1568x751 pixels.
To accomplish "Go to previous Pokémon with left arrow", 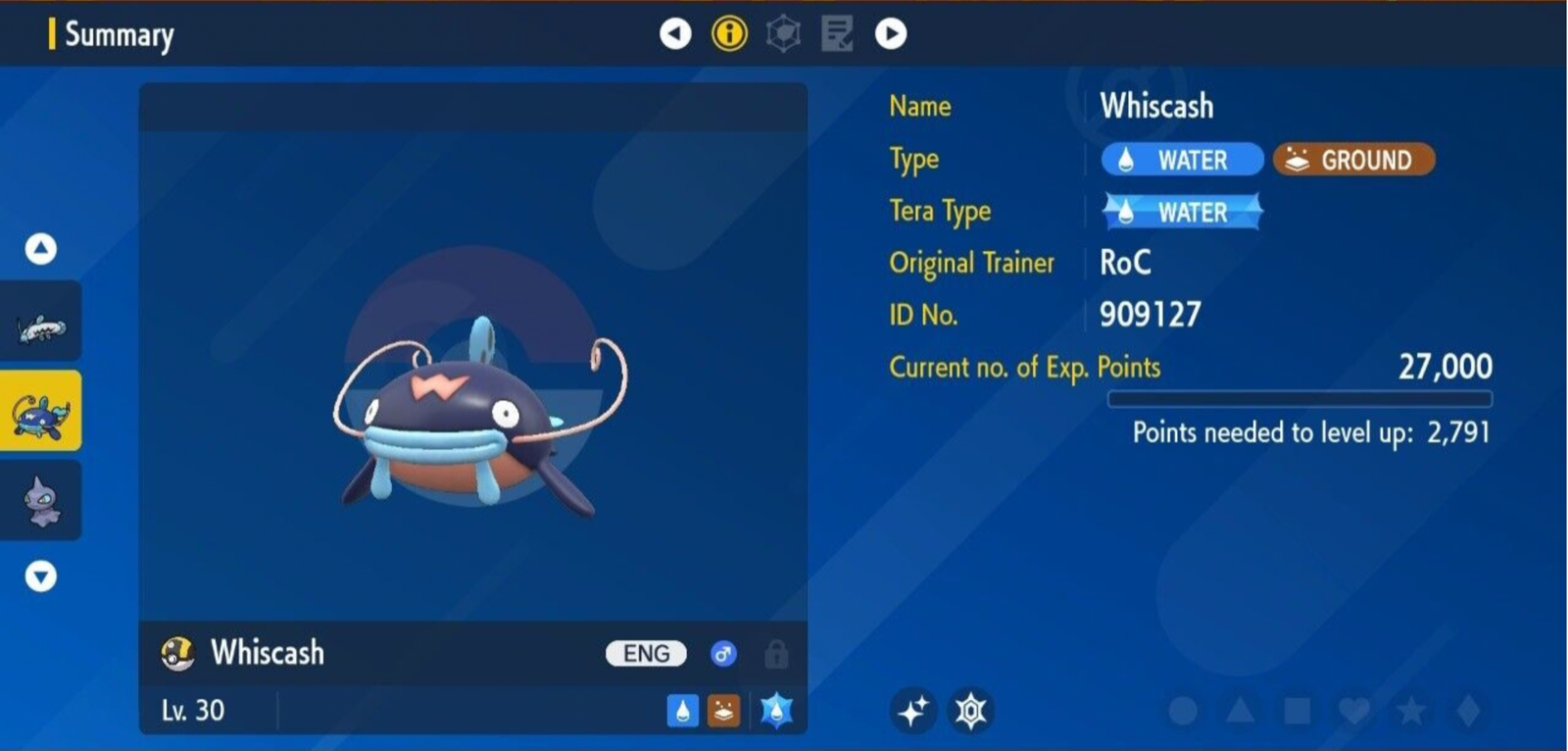I will pyautogui.click(x=675, y=32).
